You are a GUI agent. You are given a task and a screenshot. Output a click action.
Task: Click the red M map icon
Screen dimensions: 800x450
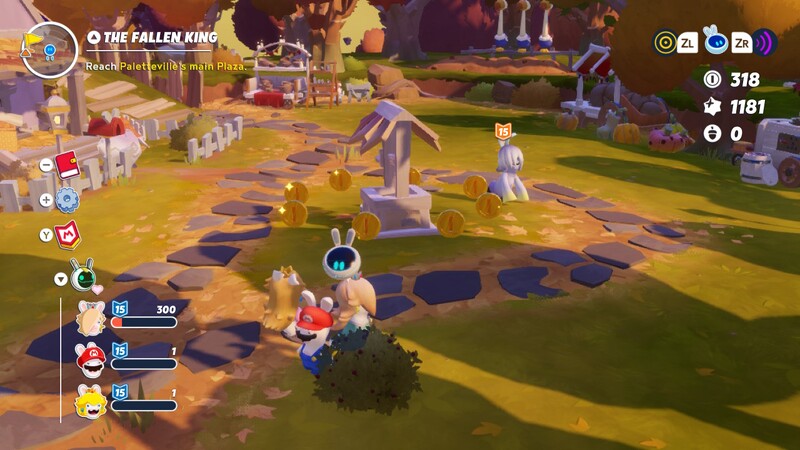pyautogui.click(x=70, y=235)
